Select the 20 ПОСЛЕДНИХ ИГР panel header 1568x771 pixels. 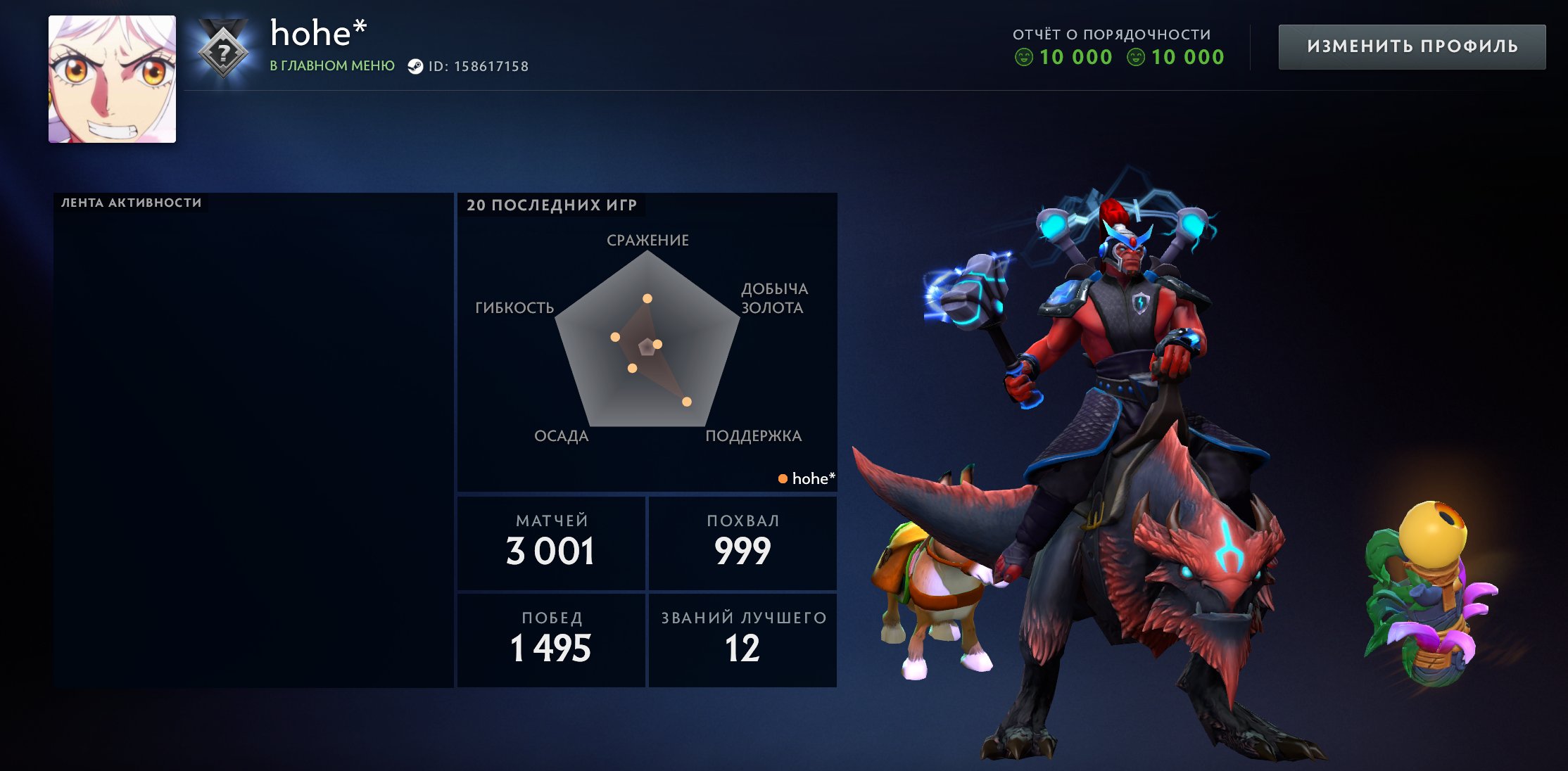pos(551,207)
